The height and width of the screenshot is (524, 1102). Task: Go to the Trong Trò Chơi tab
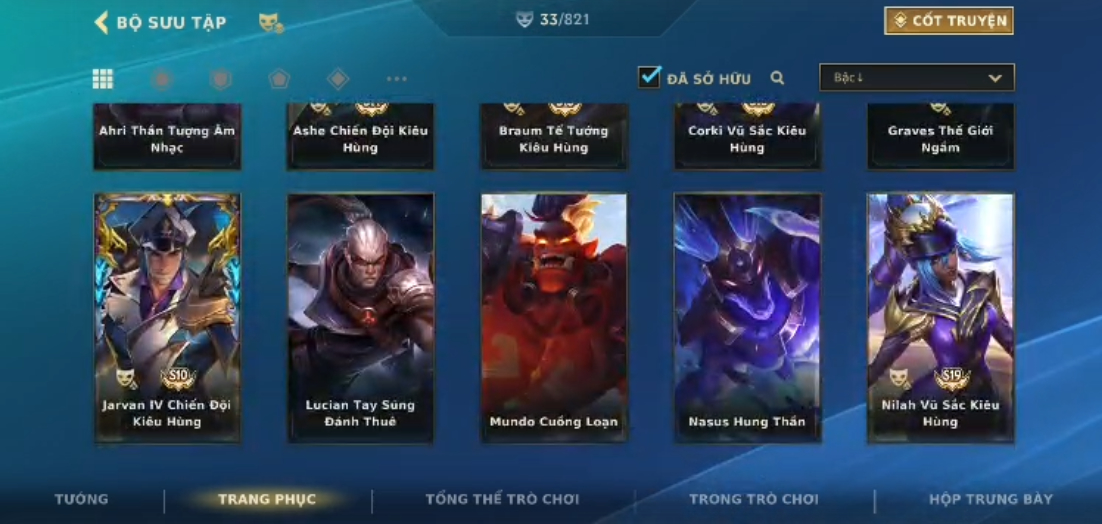[x=753, y=499]
